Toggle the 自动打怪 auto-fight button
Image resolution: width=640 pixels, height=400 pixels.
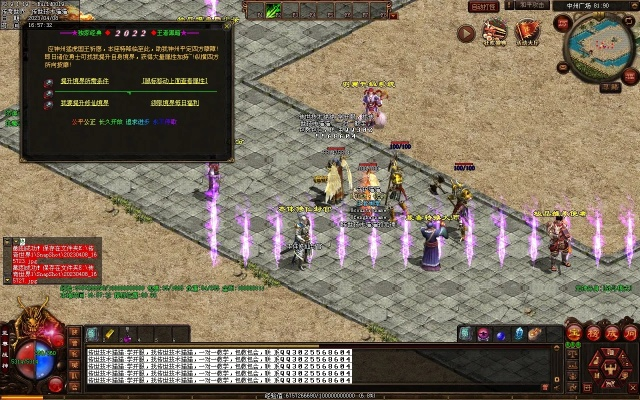click(x=483, y=6)
